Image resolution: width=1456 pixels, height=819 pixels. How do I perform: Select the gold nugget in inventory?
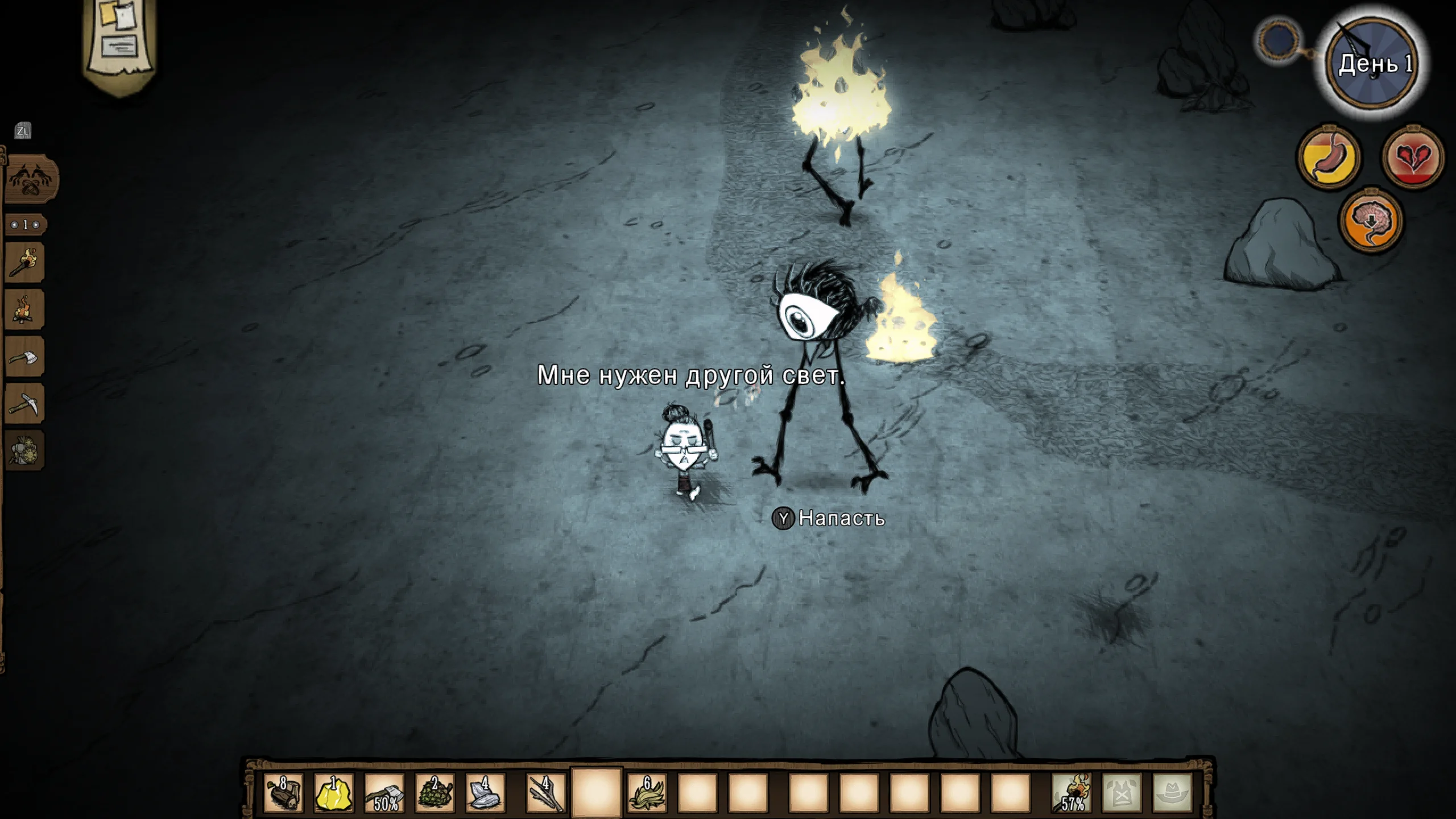pos(334,792)
